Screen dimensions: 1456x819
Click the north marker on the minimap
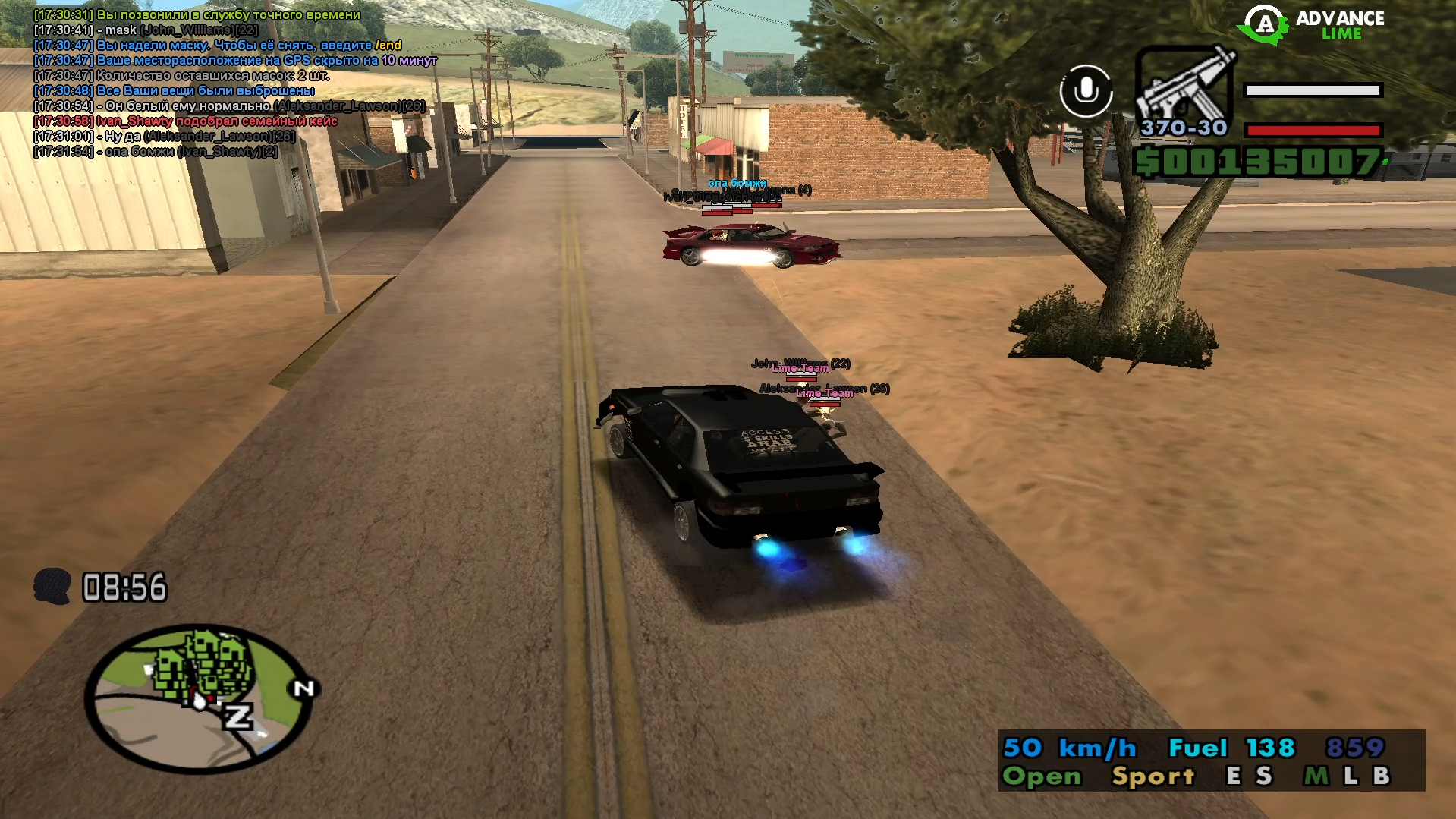[x=304, y=688]
